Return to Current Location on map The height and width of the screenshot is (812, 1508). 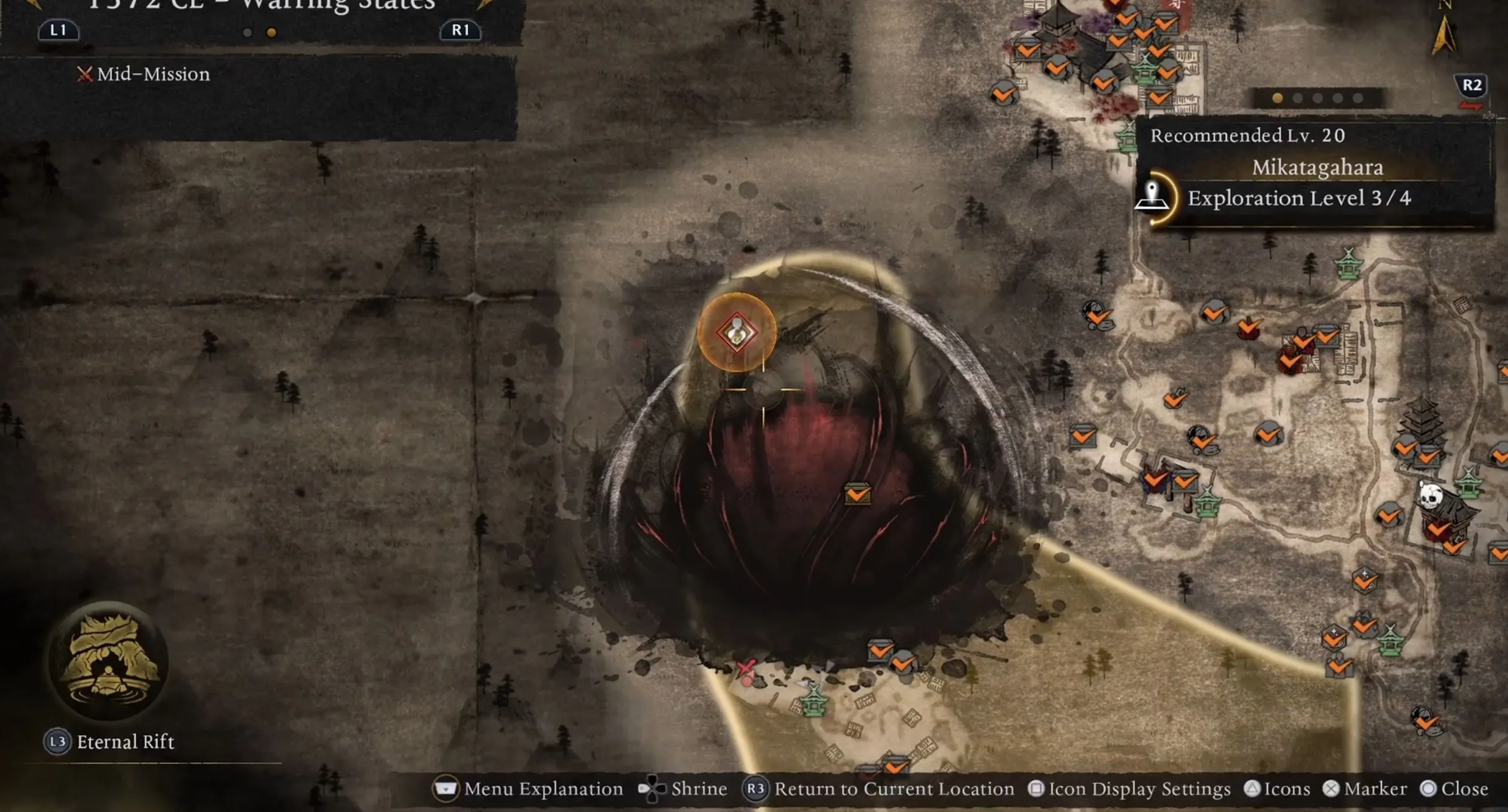coord(879,789)
